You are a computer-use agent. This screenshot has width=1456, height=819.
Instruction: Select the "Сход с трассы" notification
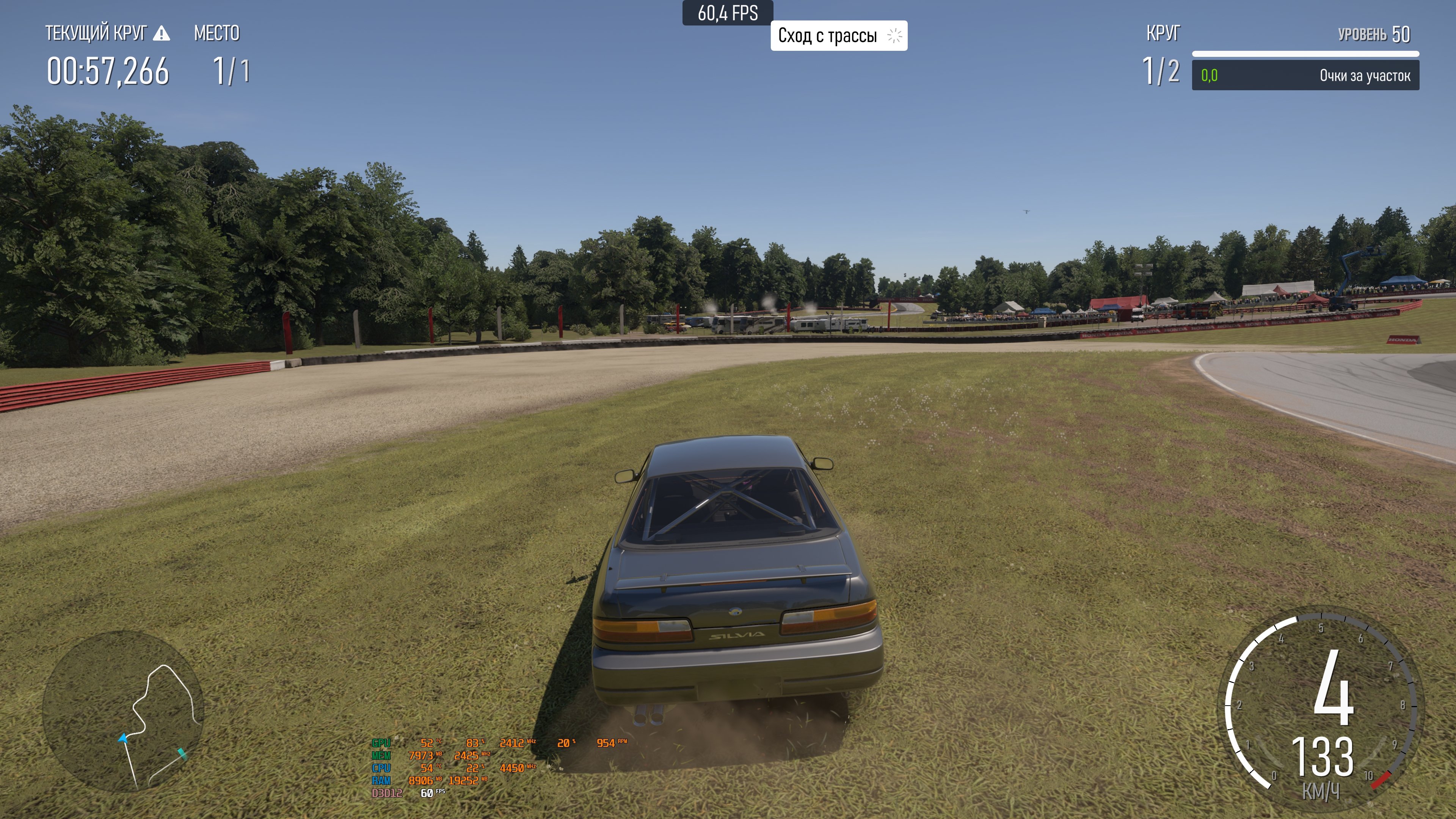838,36
